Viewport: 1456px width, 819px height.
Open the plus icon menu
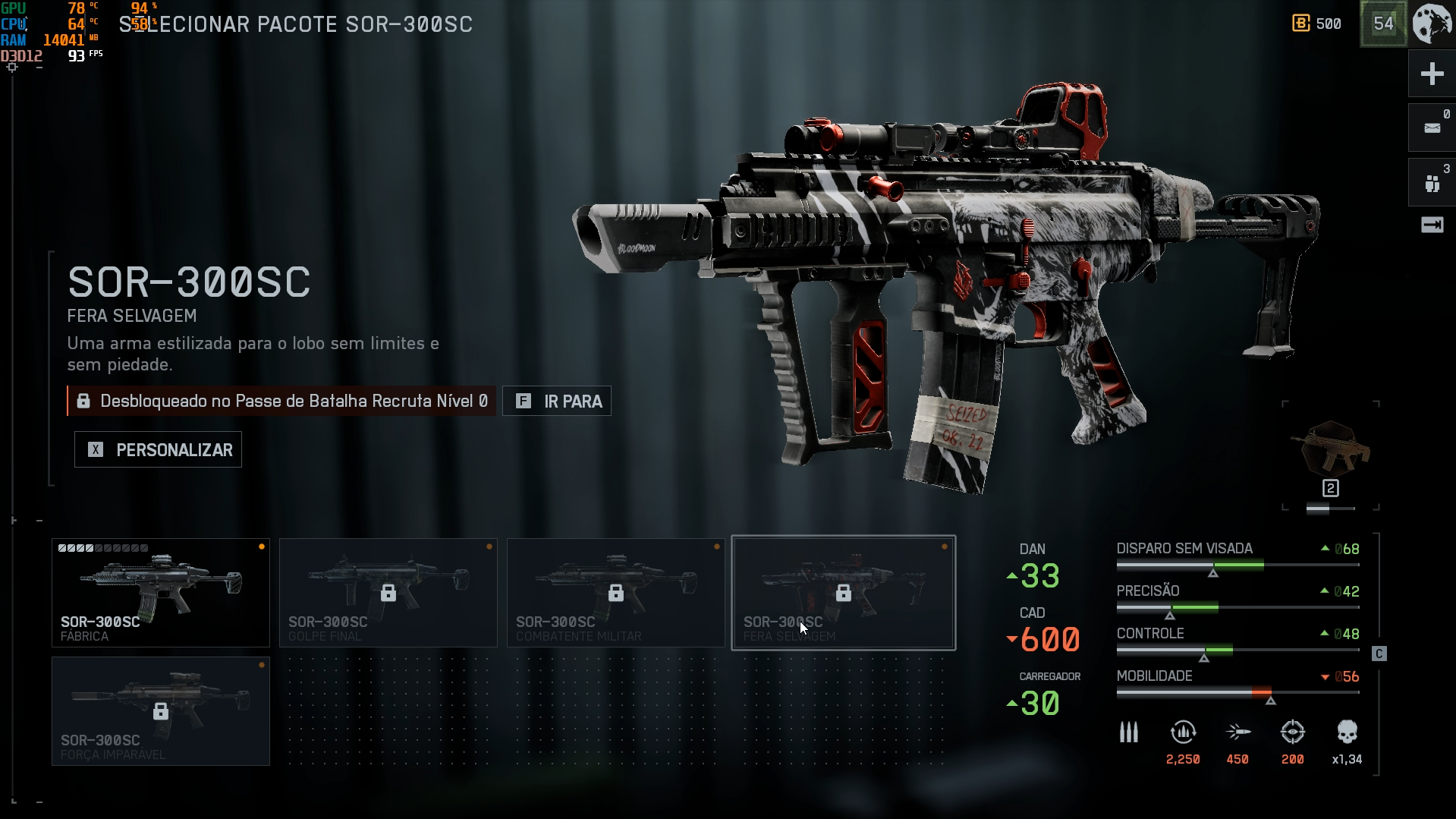pos(1432,74)
